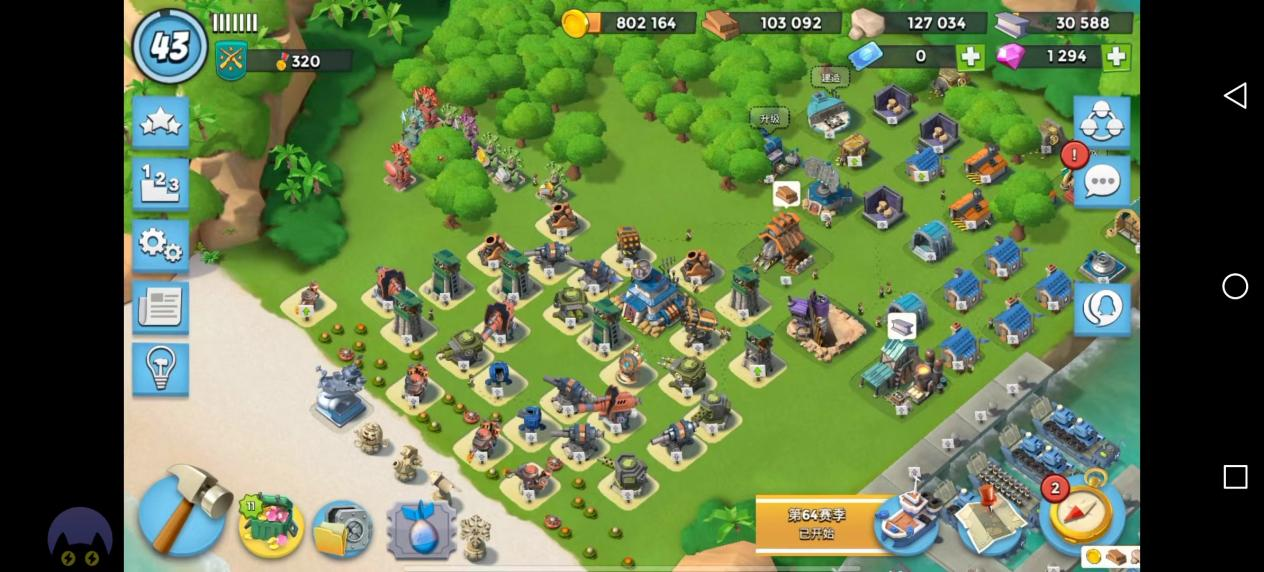1264x572 pixels.
Task: Open the three-circle task force button
Action: tap(1101, 121)
